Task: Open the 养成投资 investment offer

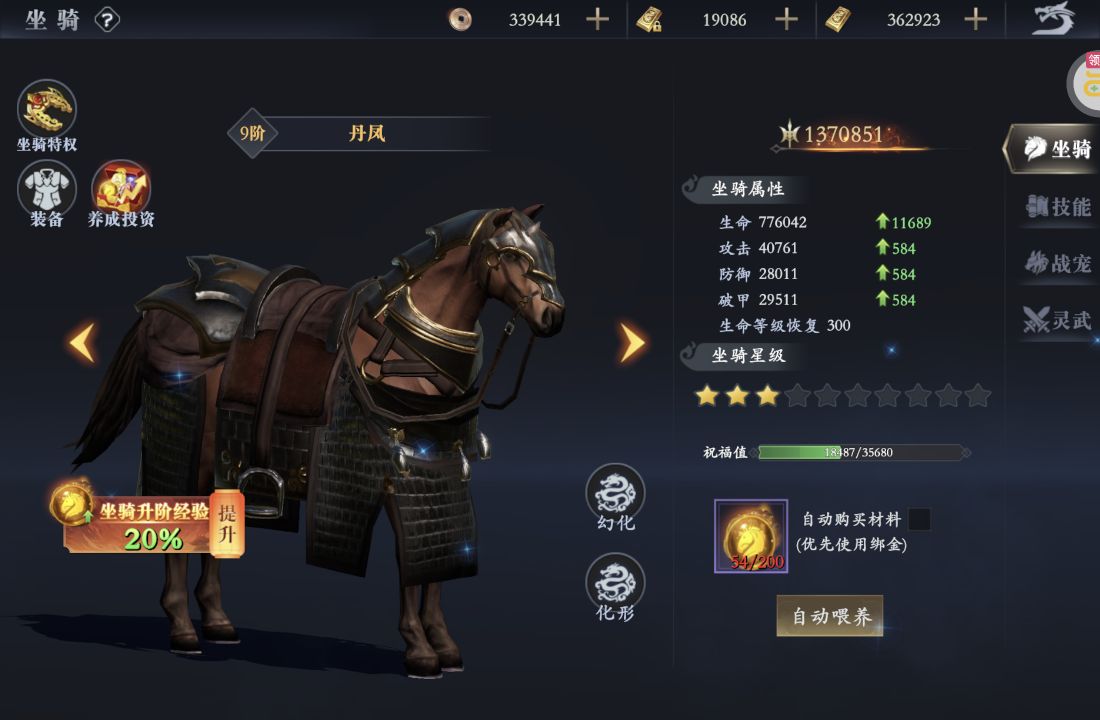Action: tap(121, 190)
